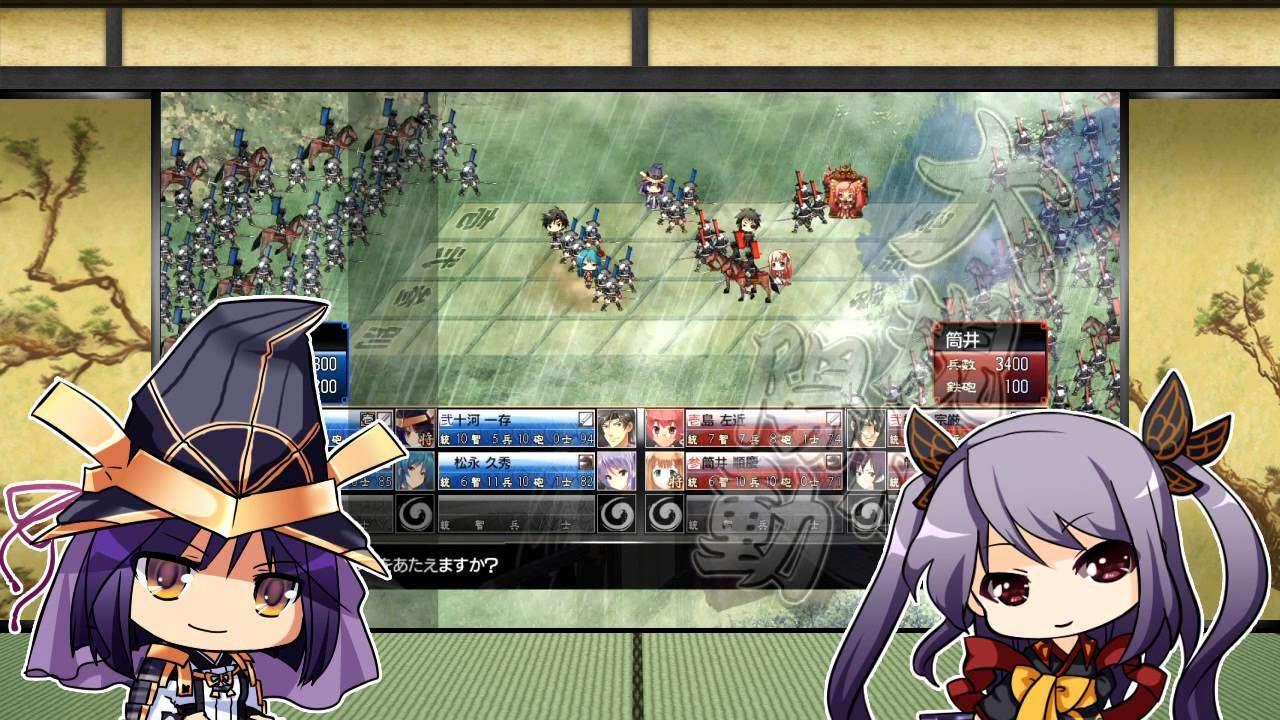Click the teal-haired girl portrait
This screenshot has height=720, width=1280.
pyautogui.click(x=416, y=470)
